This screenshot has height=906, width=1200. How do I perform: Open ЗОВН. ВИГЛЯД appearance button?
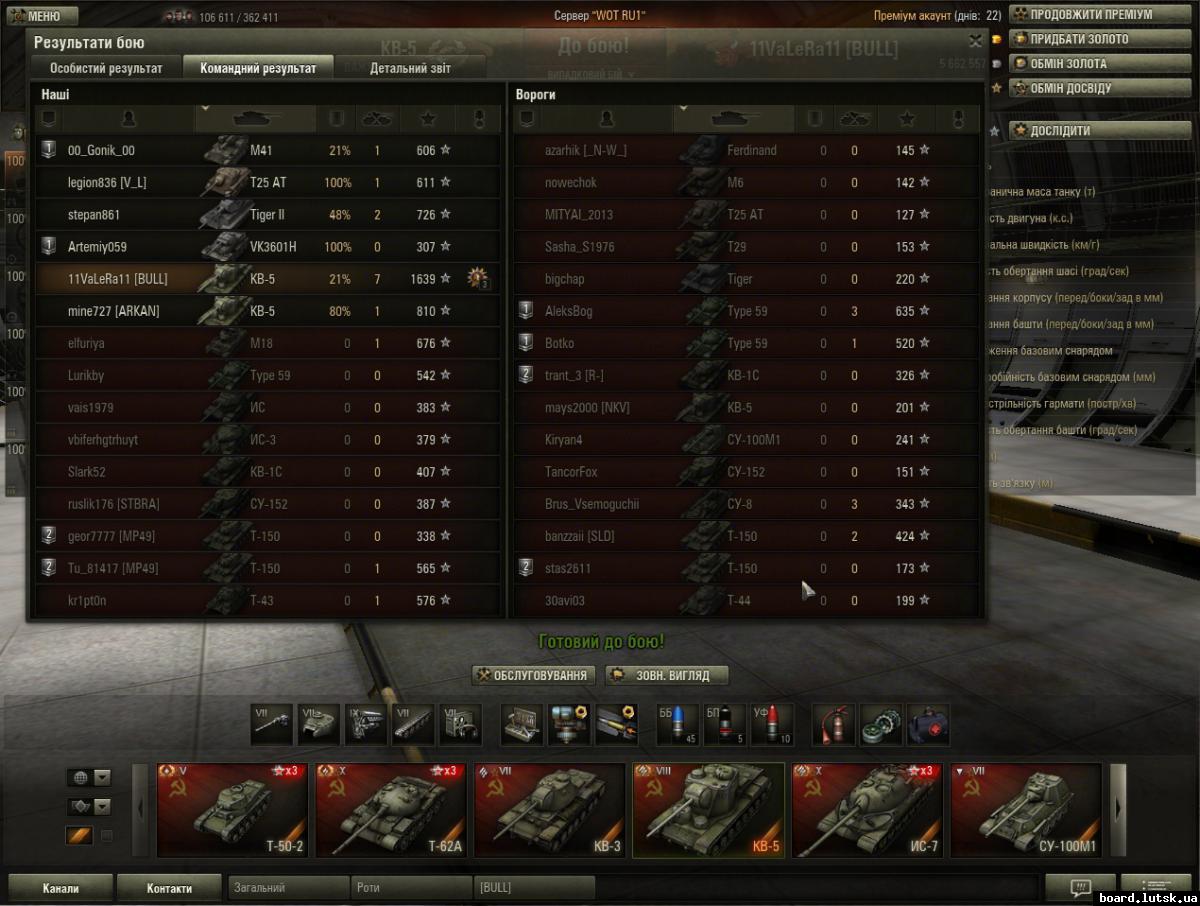tap(667, 676)
